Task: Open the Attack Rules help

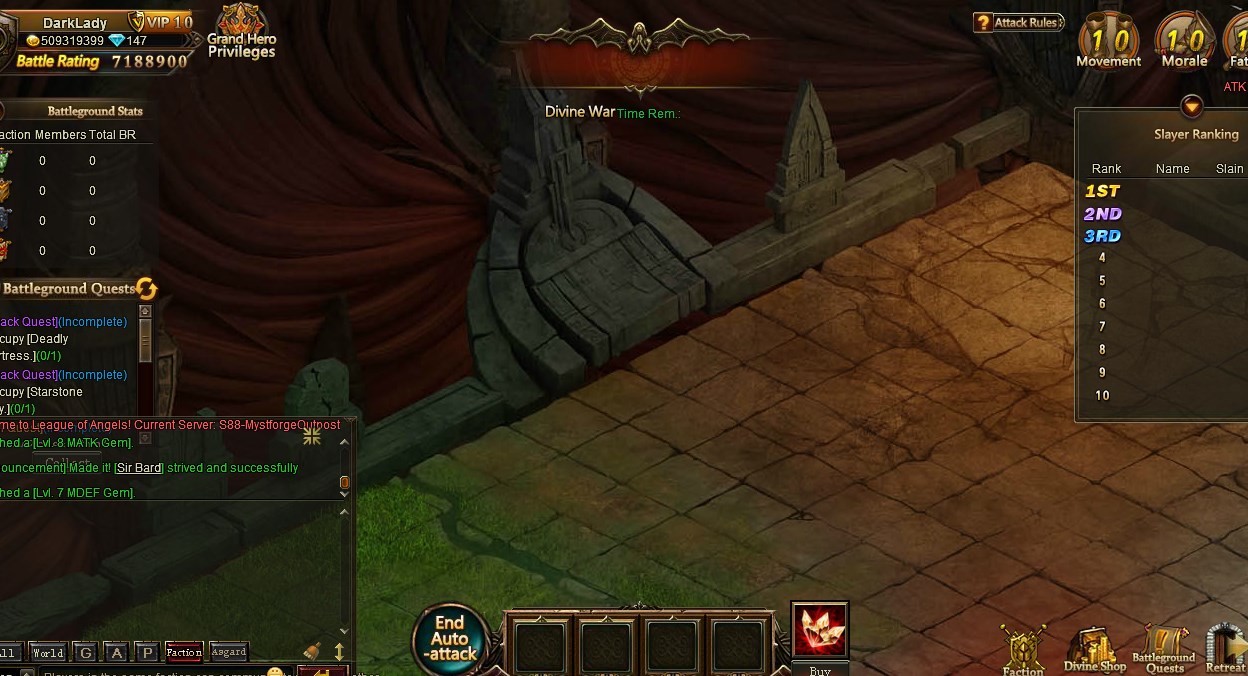Action: 1018,22
